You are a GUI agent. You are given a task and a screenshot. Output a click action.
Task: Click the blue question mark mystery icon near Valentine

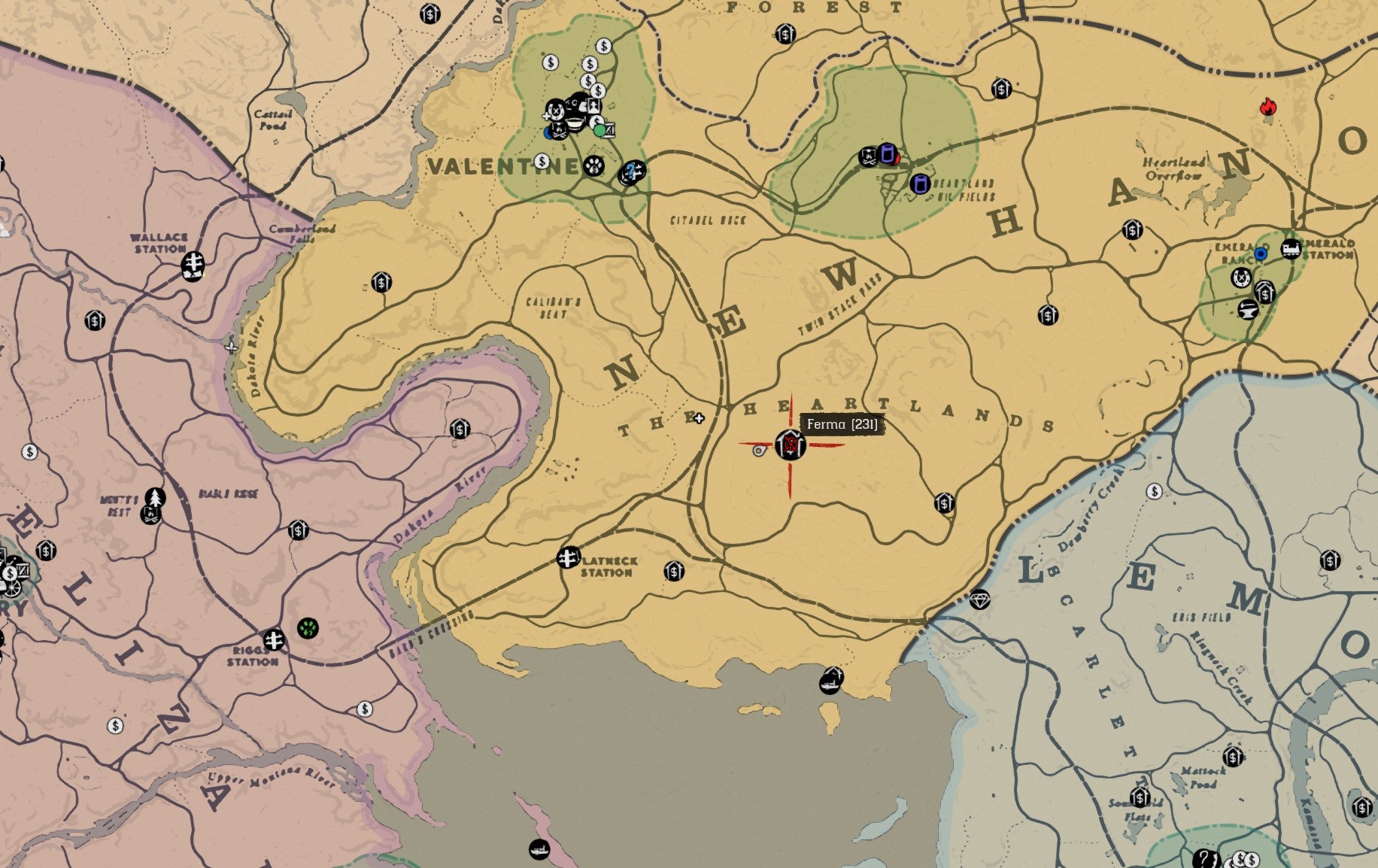(x=631, y=171)
